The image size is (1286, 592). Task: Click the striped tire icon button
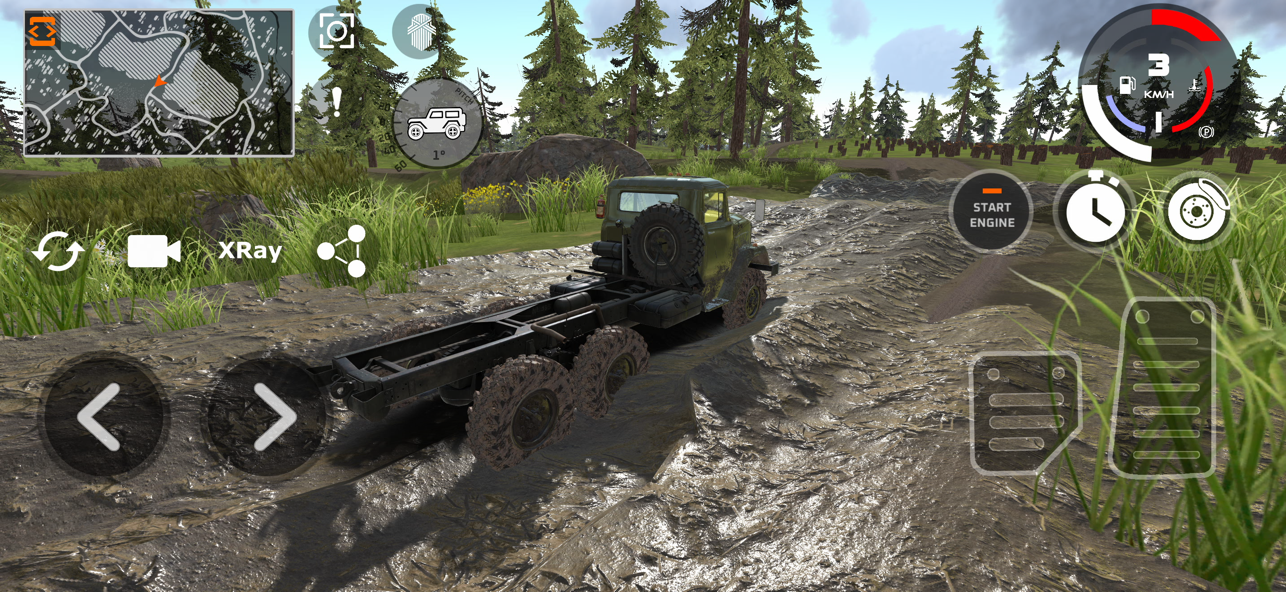pos(416,31)
